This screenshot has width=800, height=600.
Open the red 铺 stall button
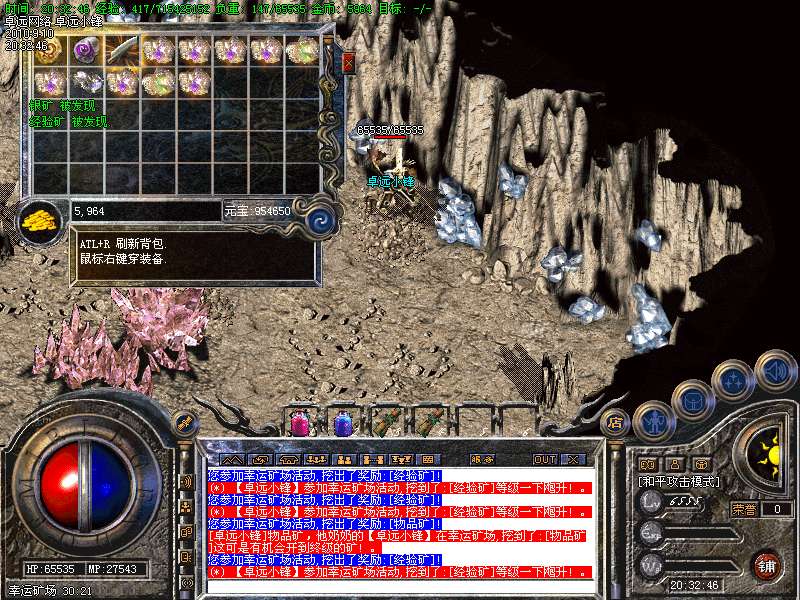[765, 563]
